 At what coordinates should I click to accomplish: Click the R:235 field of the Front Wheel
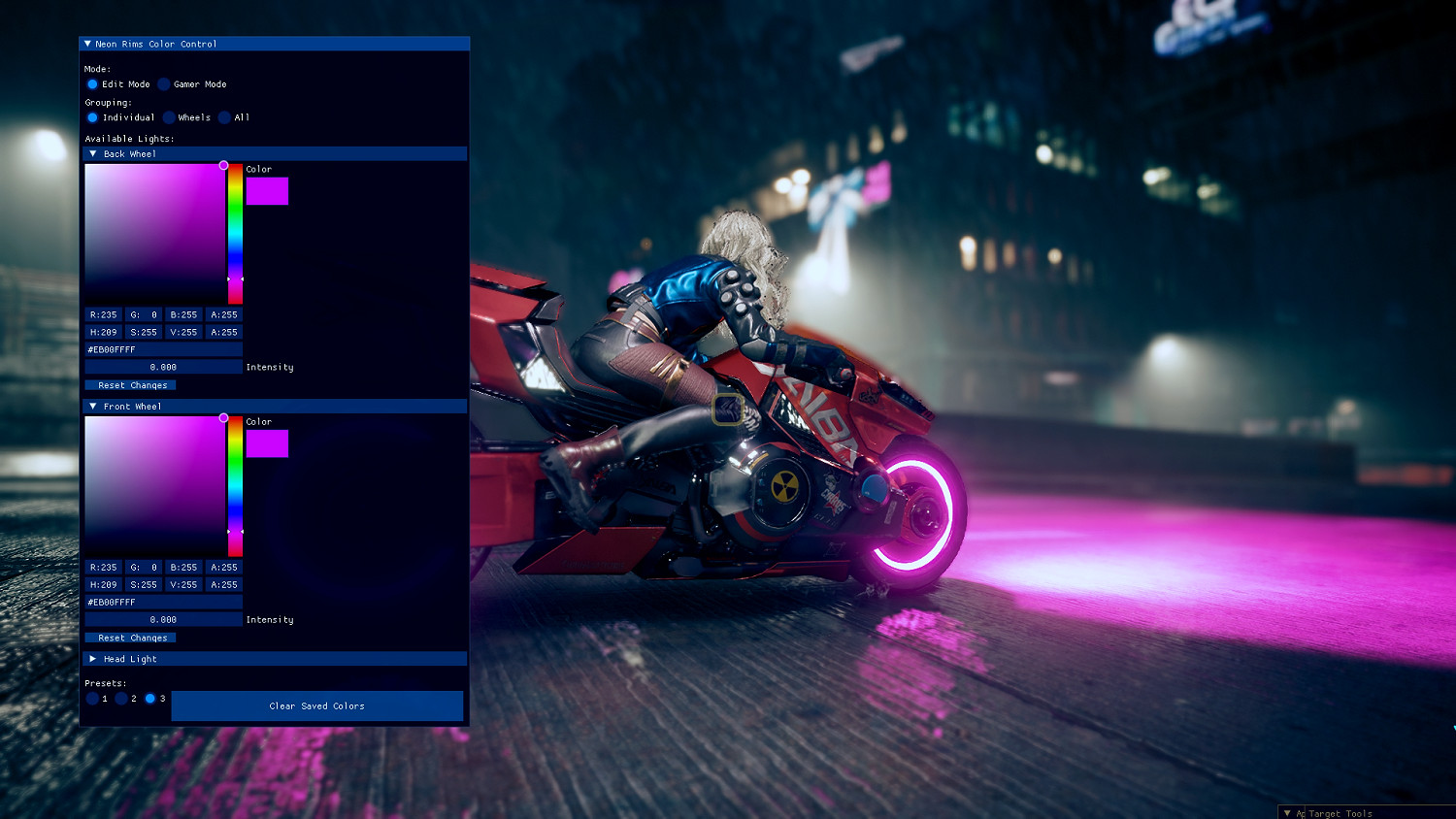click(x=104, y=567)
